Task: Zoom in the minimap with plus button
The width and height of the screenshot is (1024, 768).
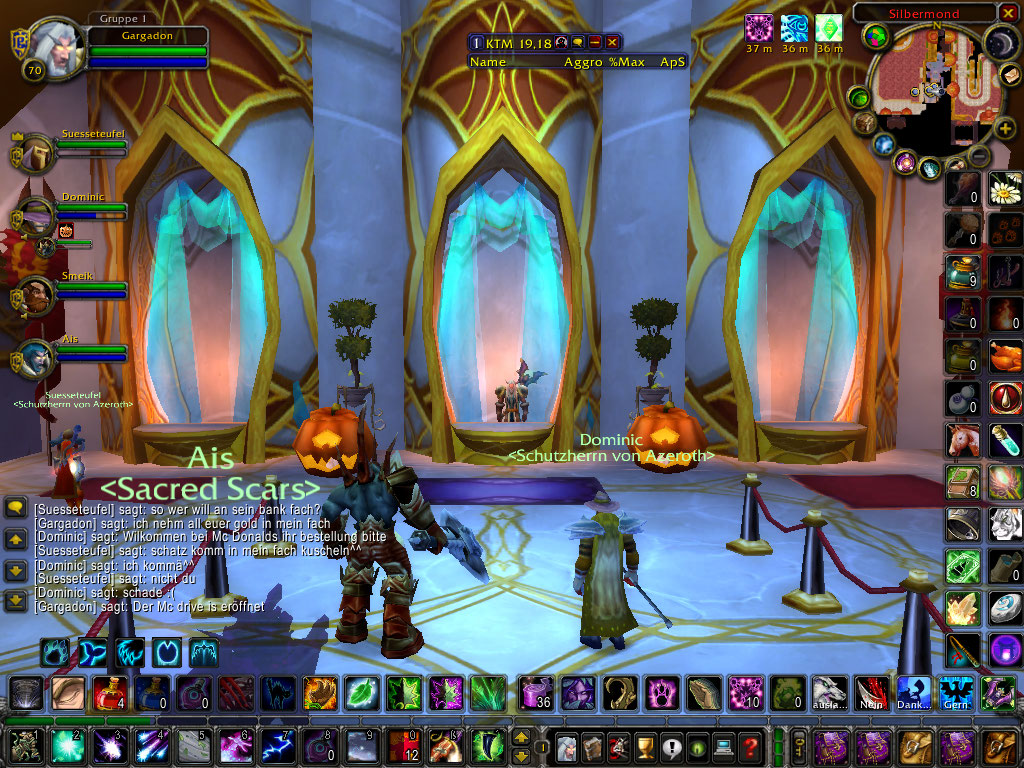Action: (x=1005, y=128)
